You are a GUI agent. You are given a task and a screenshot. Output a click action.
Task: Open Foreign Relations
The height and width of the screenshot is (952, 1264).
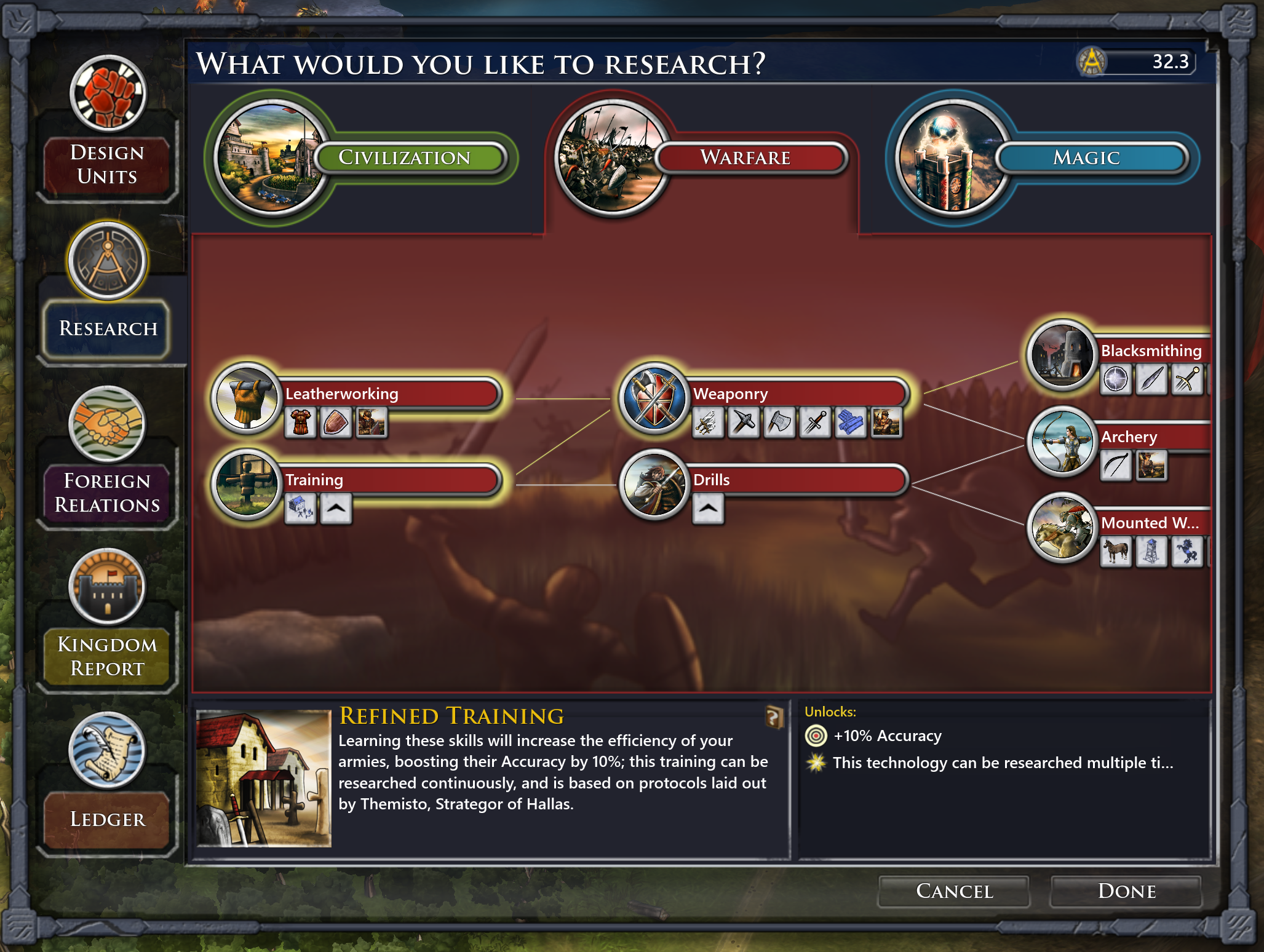(108, 493)
